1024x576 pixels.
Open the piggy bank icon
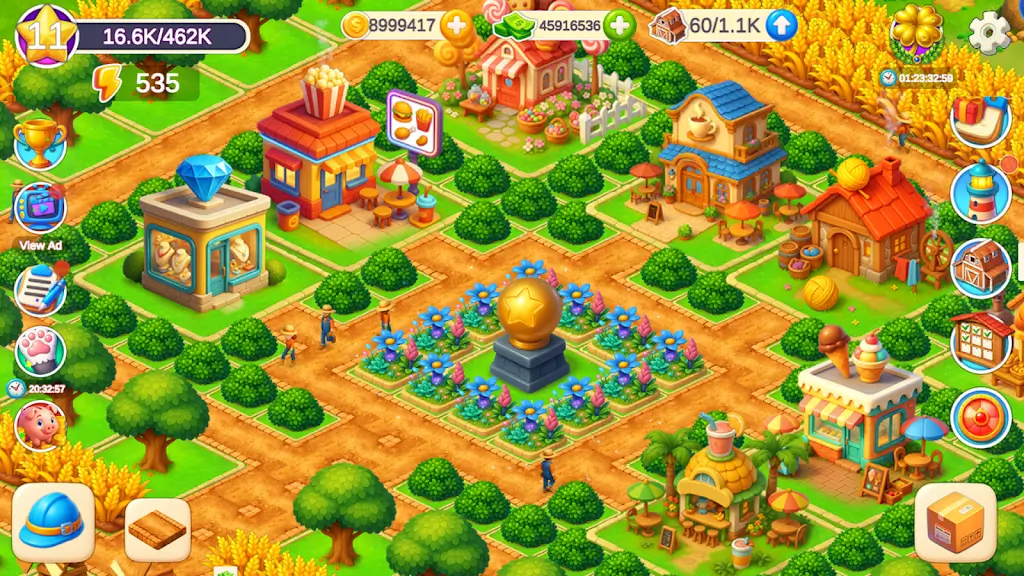tap(40, 424)
